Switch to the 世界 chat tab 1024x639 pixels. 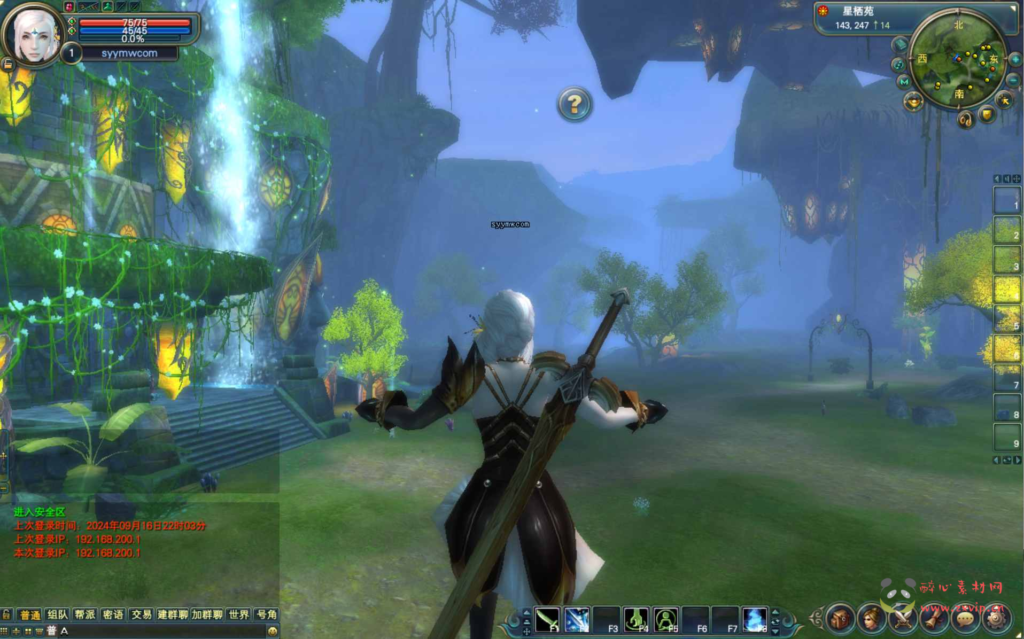pyautogui.click(x=238, y=615)
